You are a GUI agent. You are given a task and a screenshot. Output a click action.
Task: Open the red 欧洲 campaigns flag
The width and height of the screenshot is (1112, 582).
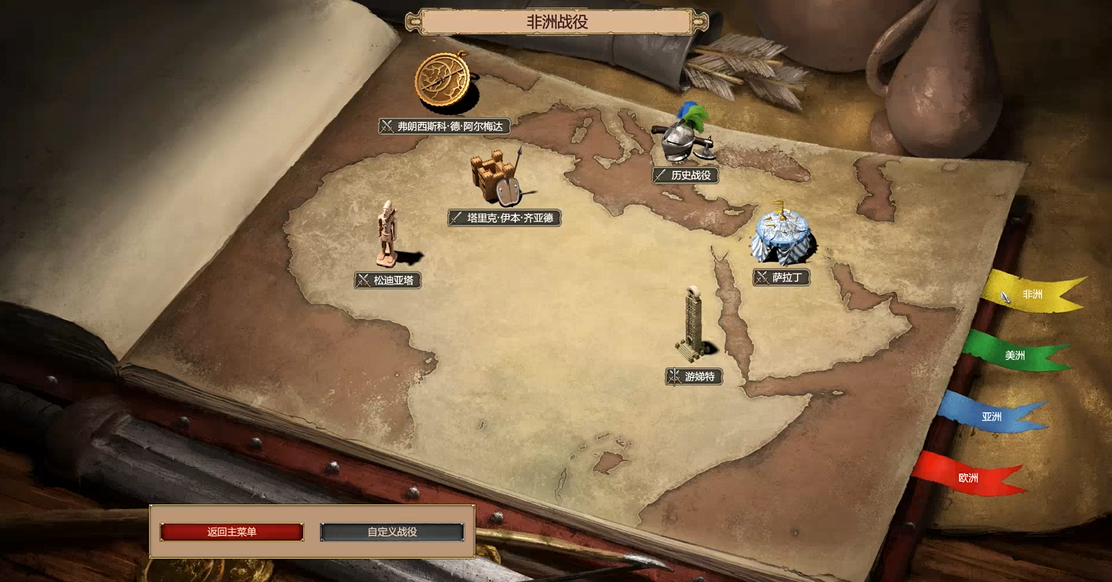(x=967, y=477)
